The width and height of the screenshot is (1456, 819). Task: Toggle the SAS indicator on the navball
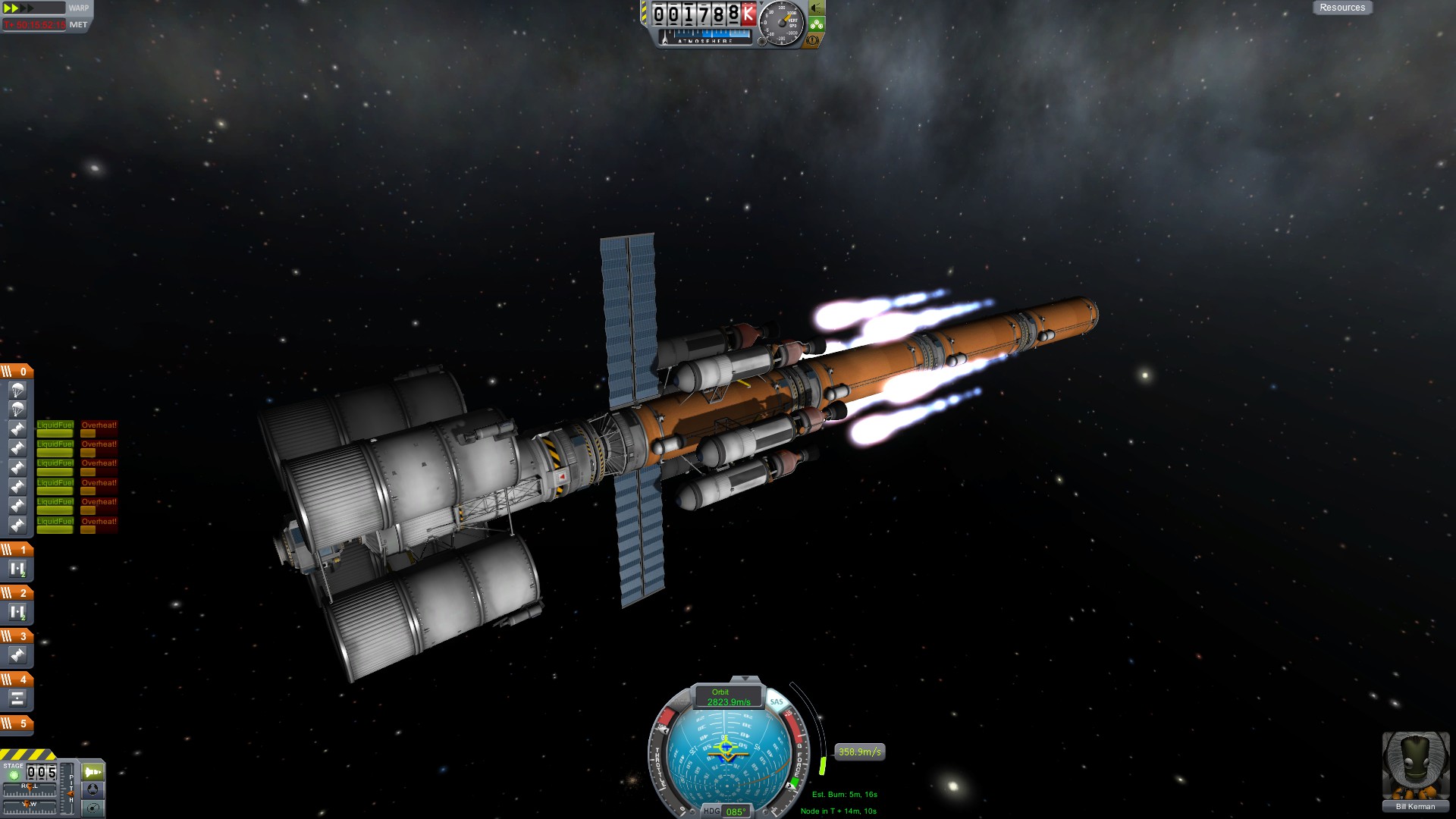777,702
